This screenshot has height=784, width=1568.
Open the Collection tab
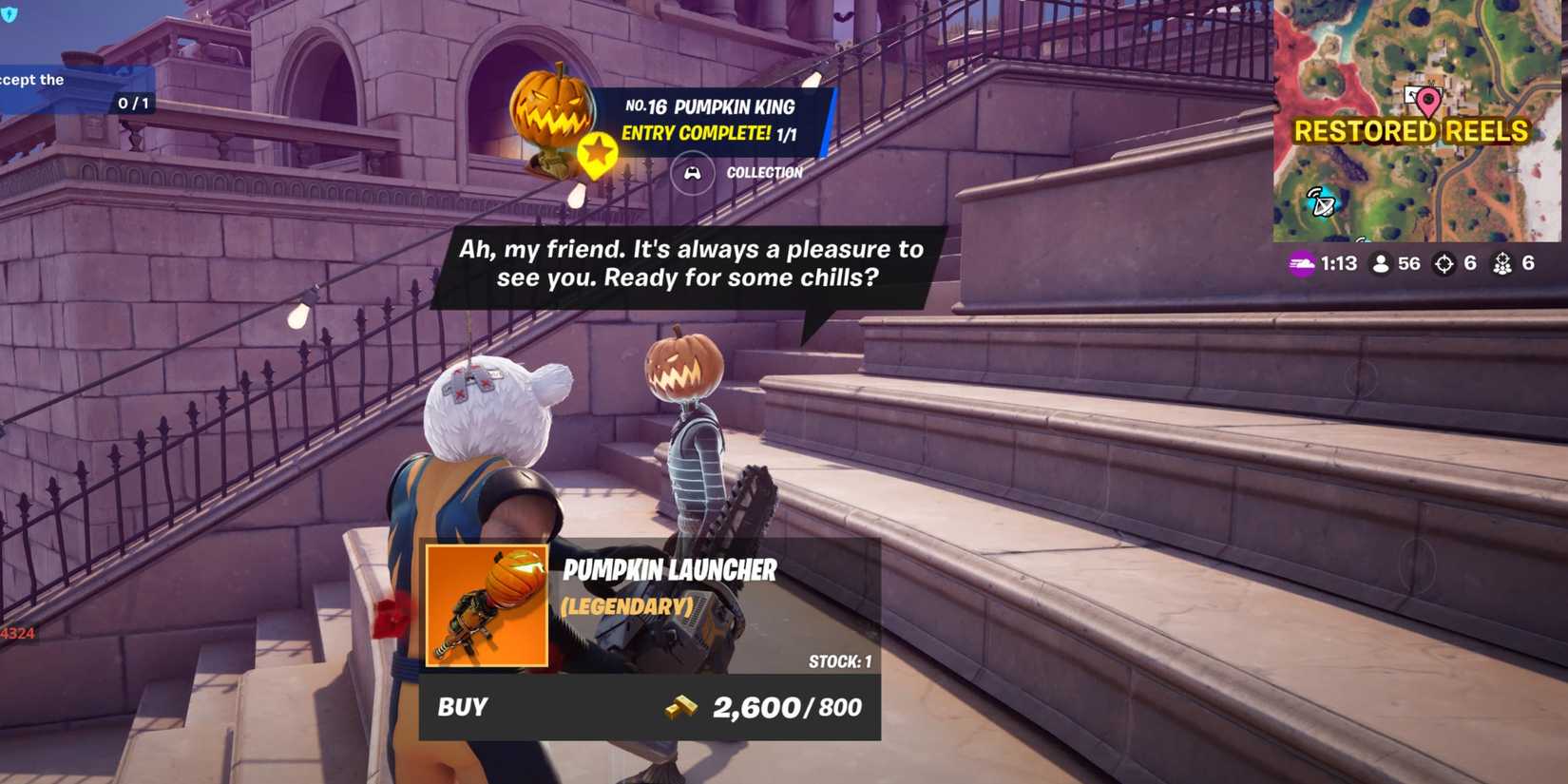(x=764, y=172)
